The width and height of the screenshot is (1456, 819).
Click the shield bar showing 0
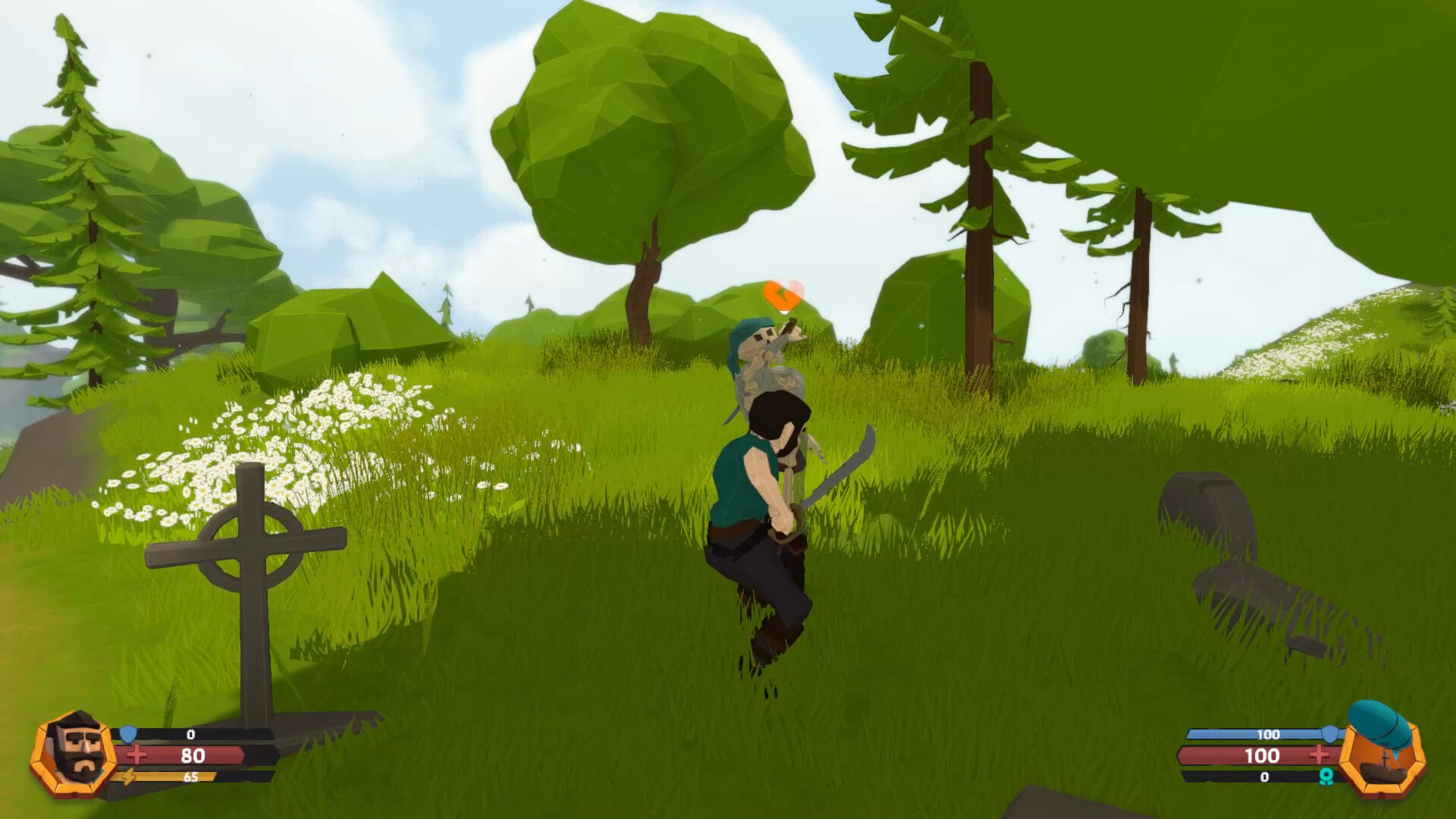coord(190,734)
